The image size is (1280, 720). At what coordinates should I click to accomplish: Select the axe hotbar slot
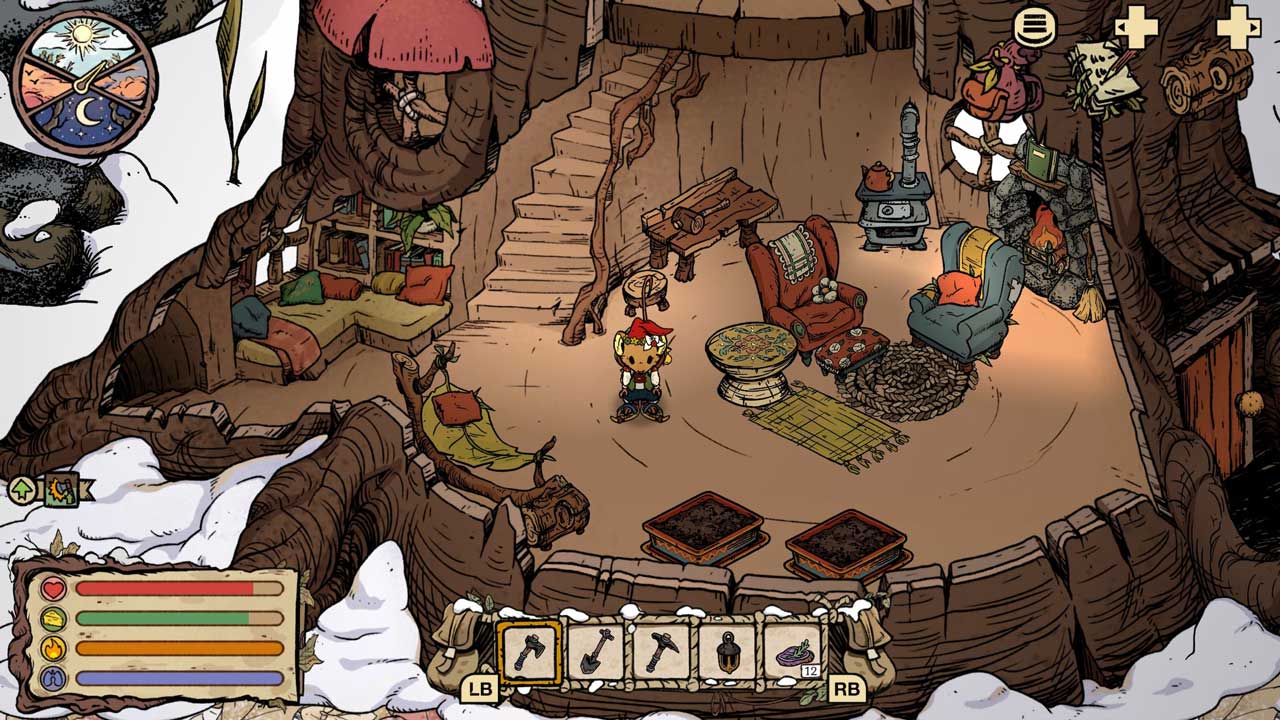(529, 653)
